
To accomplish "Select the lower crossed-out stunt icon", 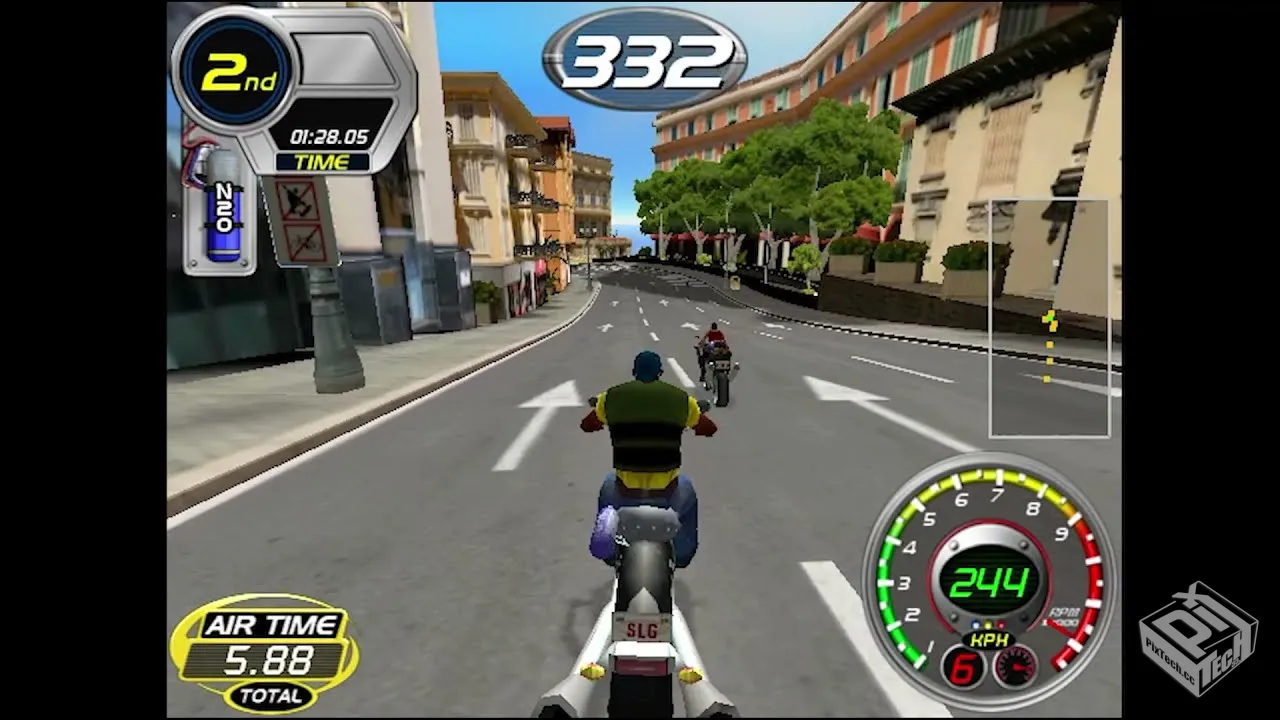I will [301, 243].
